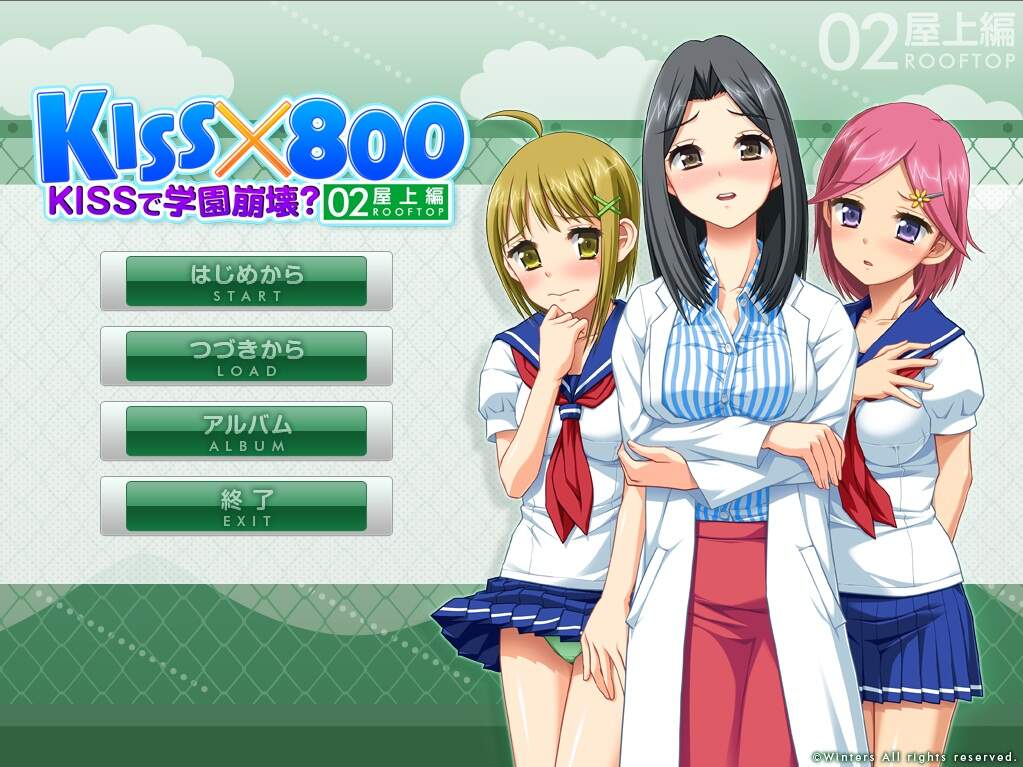Image resolution: width=1023 pixels, height=767 pixels.
Task: Start a new game with はじめから
Action: tap(246, 281)
